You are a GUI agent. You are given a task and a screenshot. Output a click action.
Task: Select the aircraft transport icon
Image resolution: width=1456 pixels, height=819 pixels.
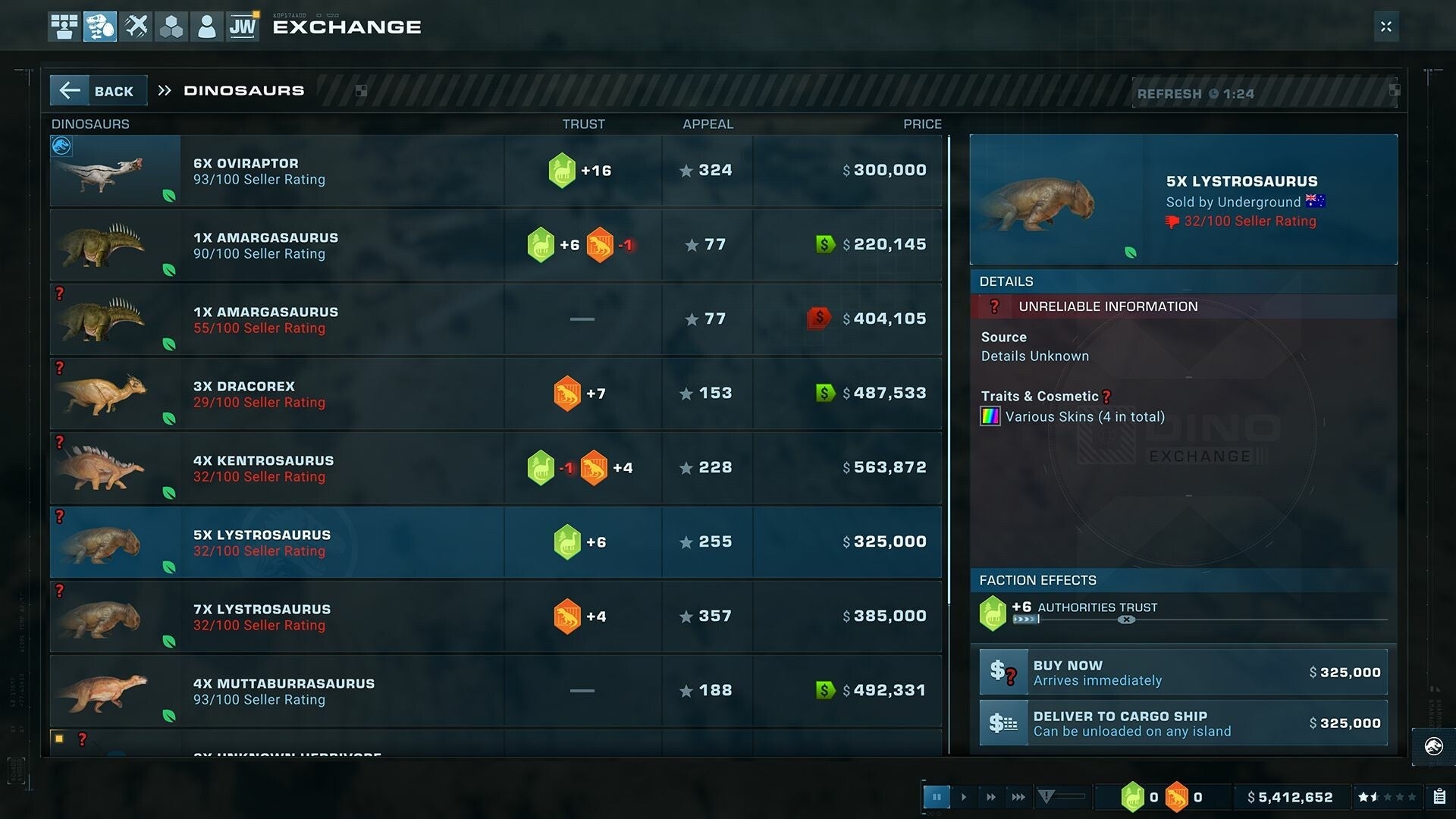tap(135, 27)
